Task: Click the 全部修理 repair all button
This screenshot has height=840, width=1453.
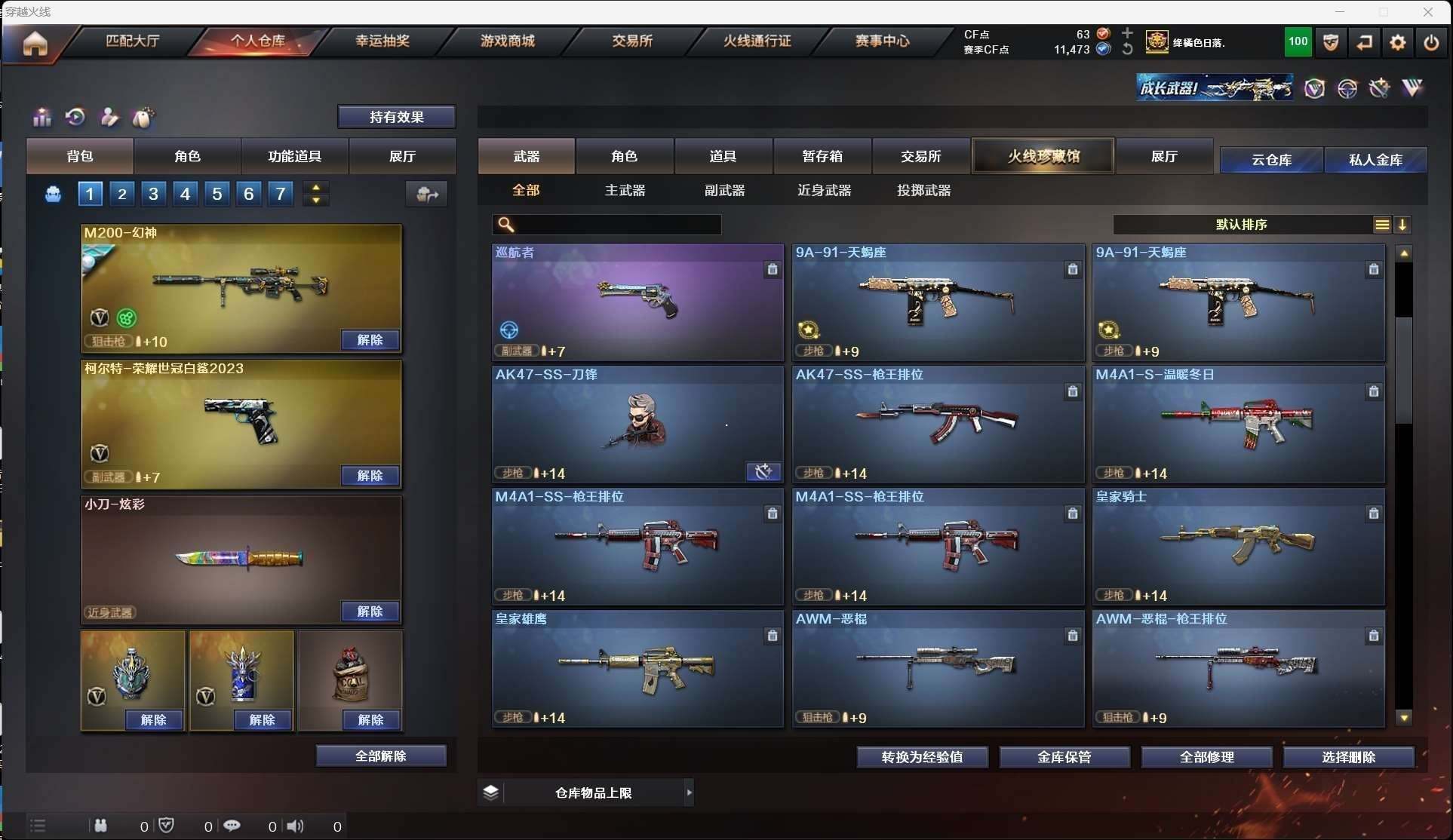Action: coord(1206,757)
